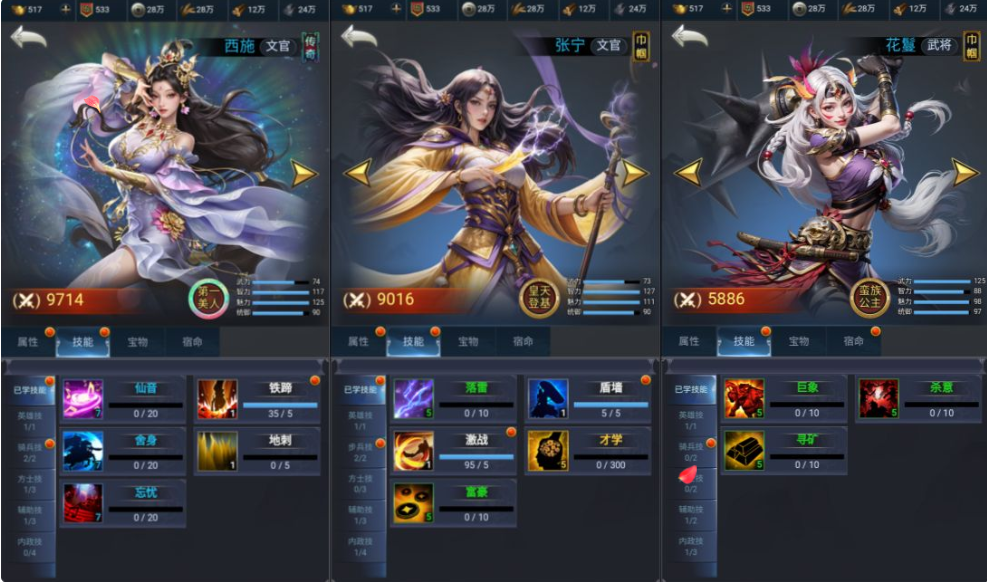Screen dimensions: 987x582
Task: Show 张宁's 属性 tab
Action: (x=358, y=341)
